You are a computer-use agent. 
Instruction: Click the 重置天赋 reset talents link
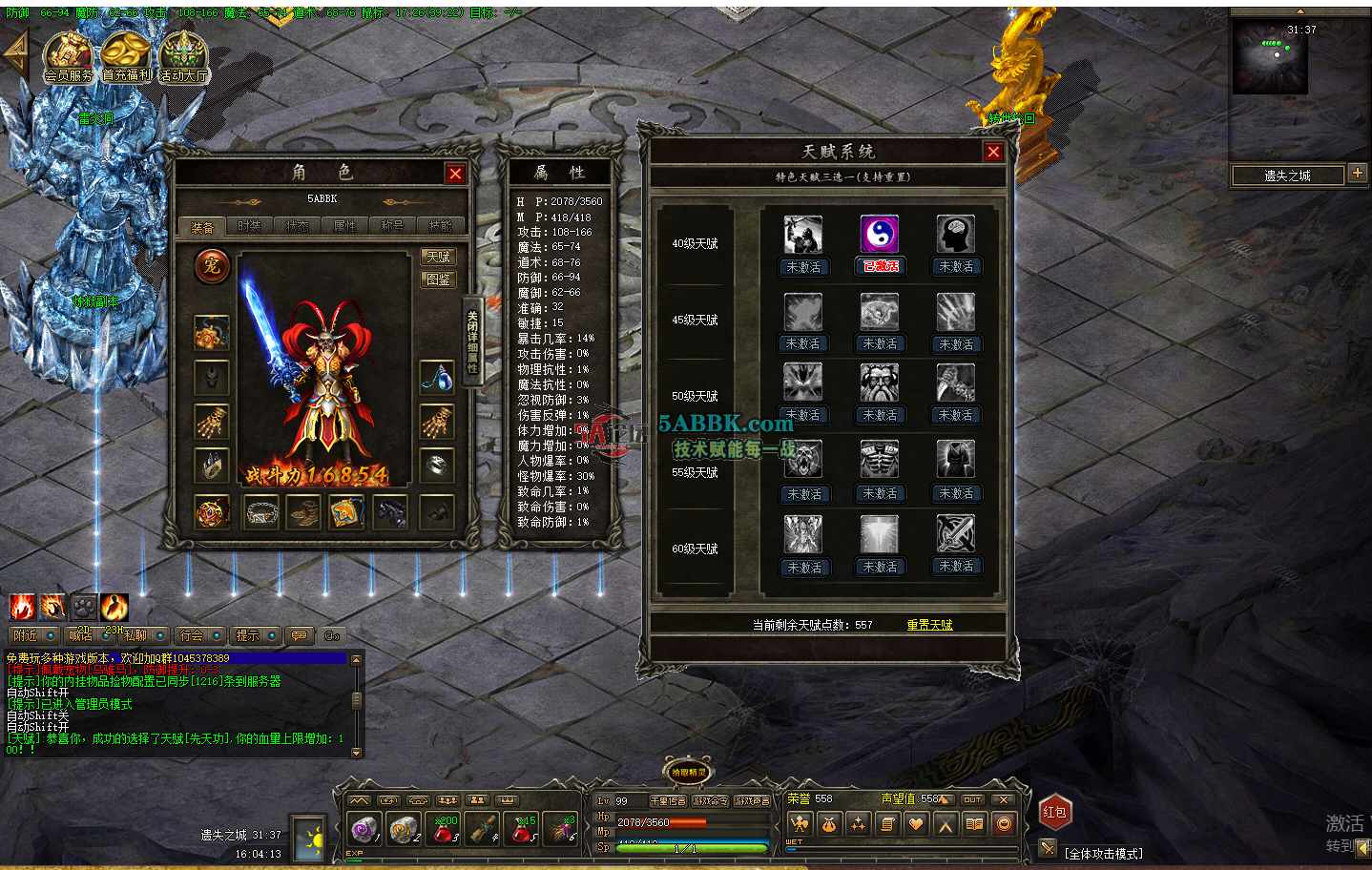click(928, 623)
